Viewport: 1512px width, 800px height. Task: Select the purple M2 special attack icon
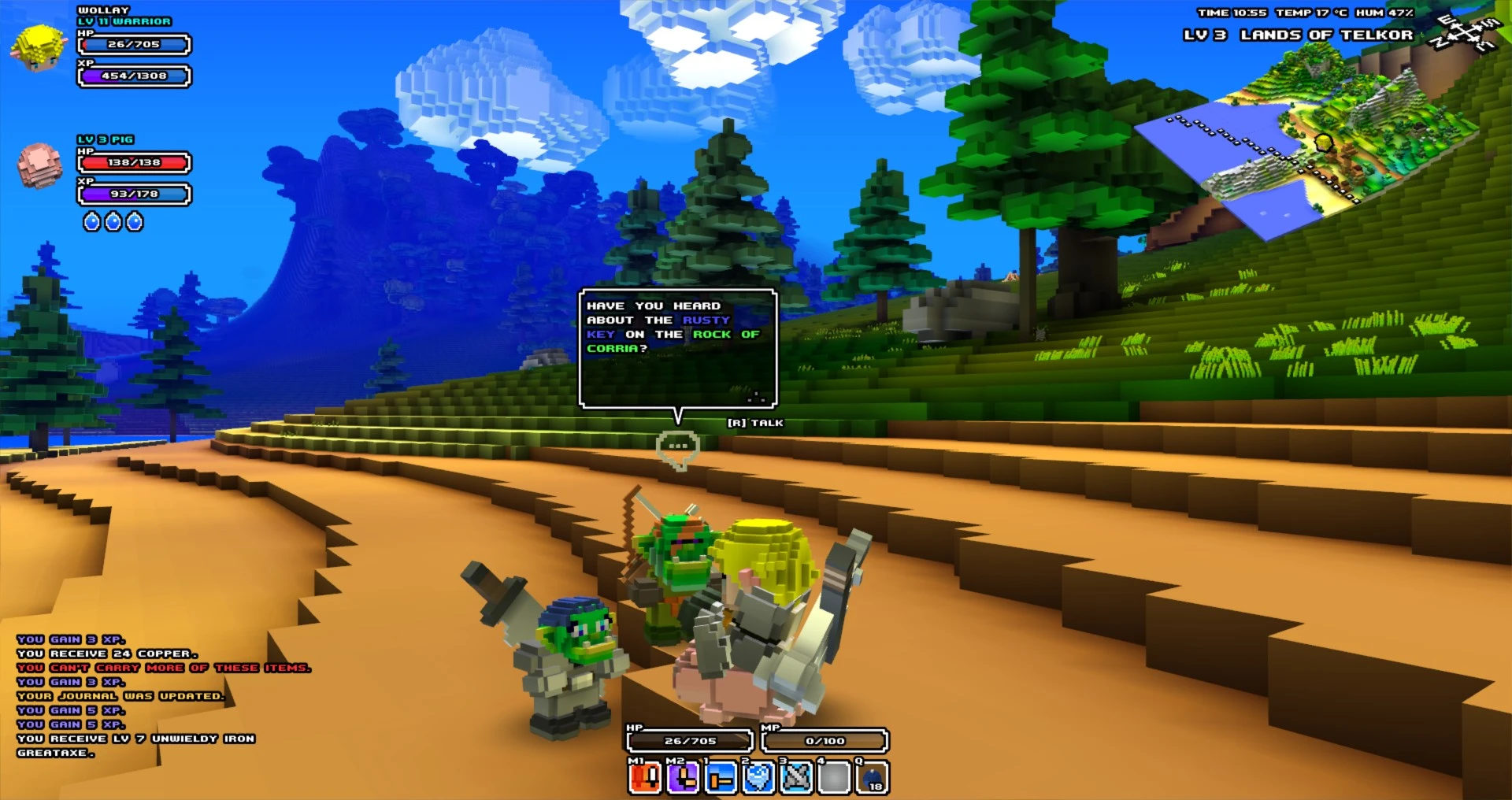(x=681, y=780)
